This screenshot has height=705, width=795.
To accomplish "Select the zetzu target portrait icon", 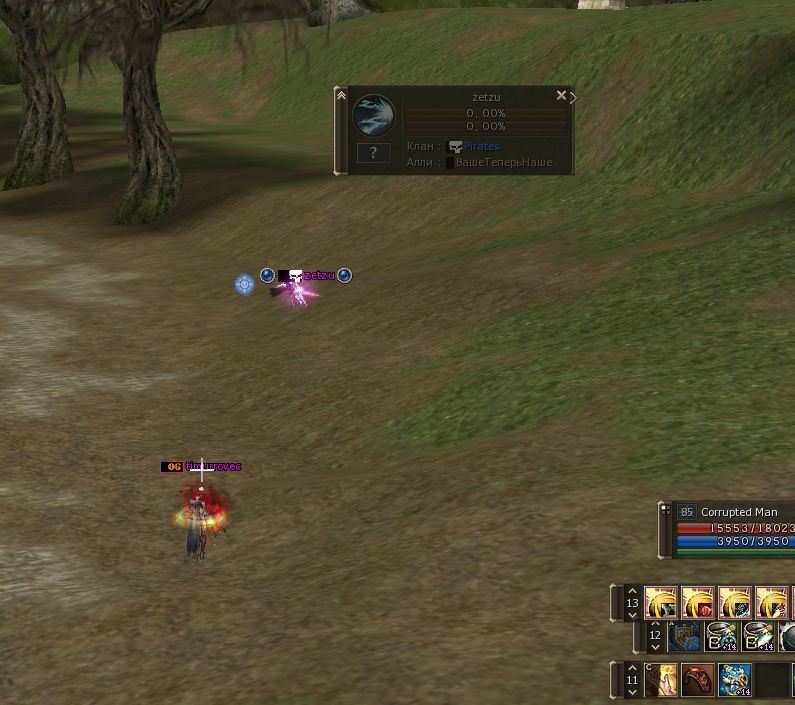I will [373, 116].
